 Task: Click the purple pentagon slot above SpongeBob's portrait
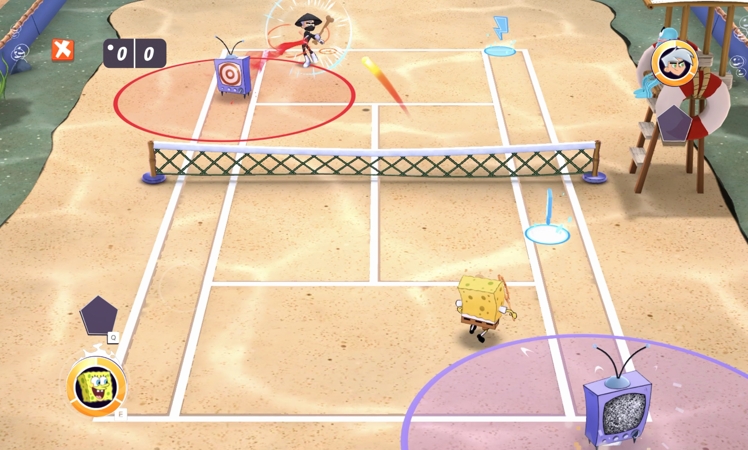pos(98,315)
